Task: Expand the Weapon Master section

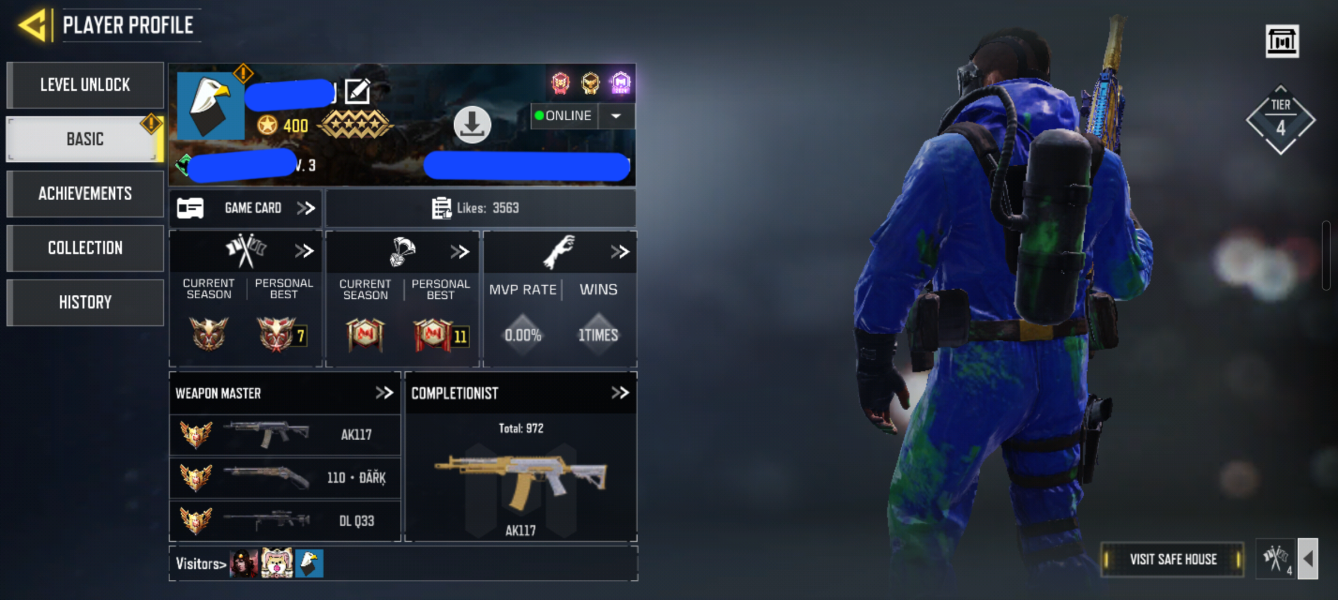Action: 384,393
